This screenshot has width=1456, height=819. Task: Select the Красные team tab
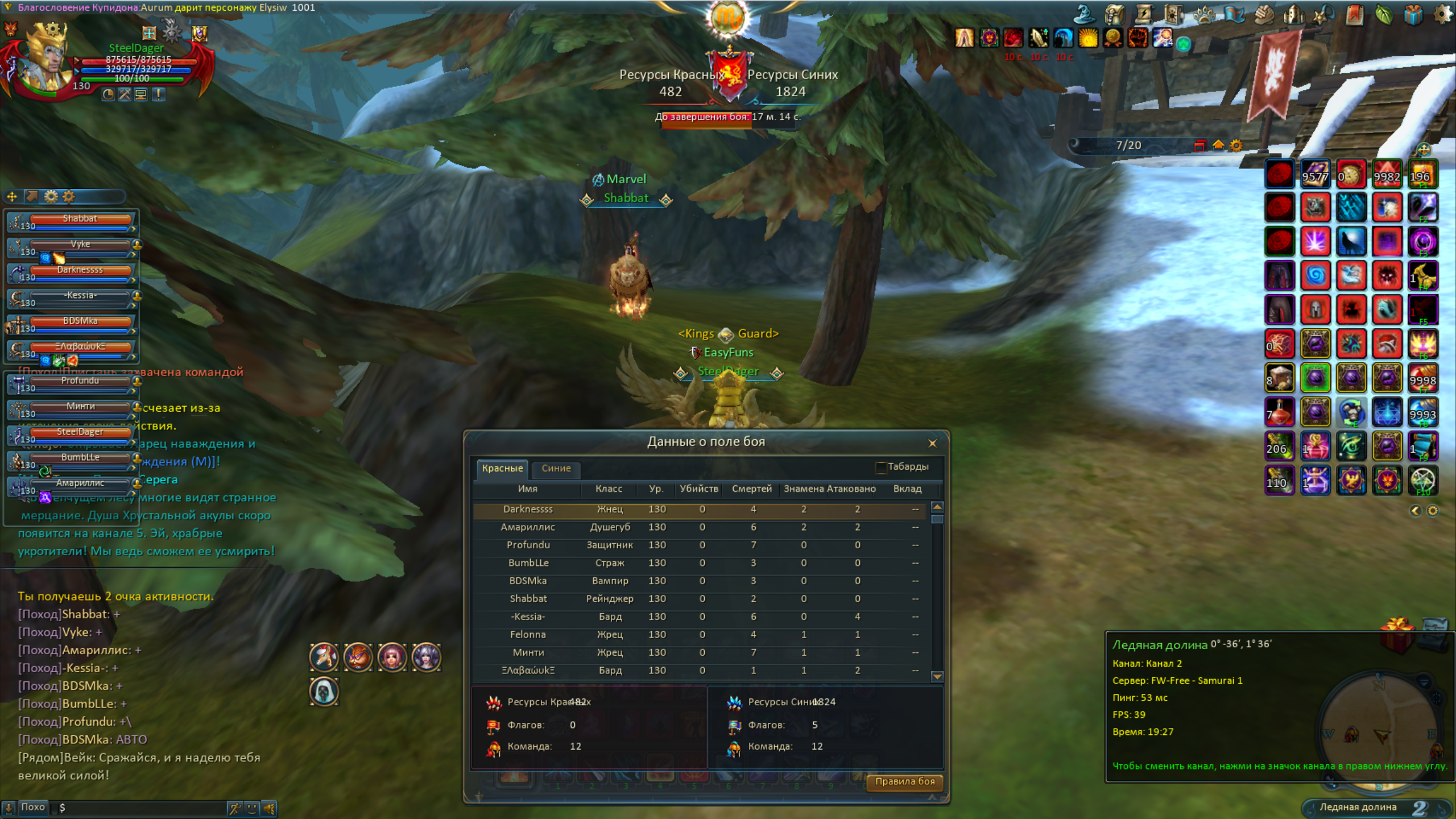pos(502,468)
